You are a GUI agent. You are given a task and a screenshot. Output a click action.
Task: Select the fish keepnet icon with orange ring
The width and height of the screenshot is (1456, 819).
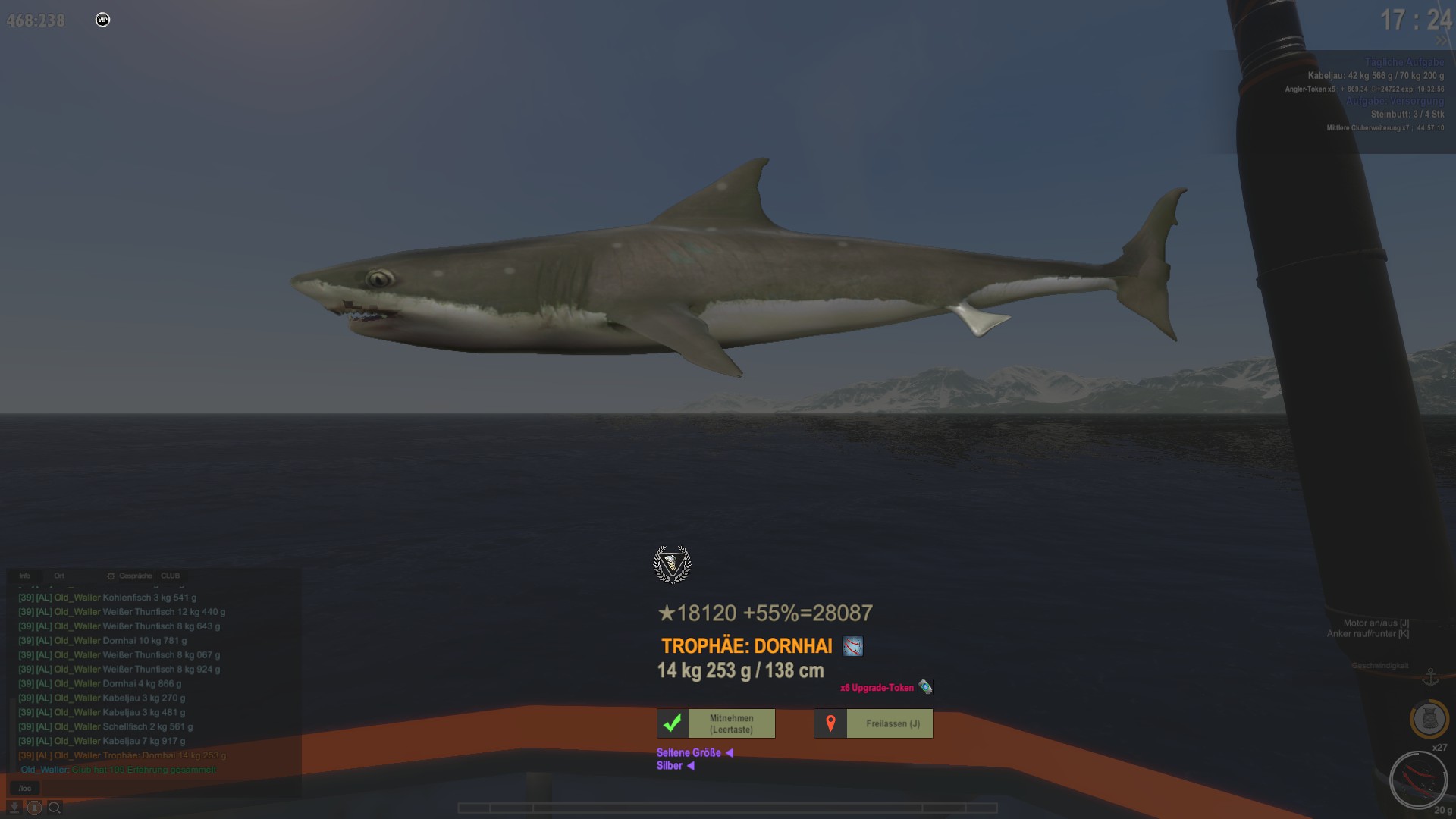(x=1429, y=718)
